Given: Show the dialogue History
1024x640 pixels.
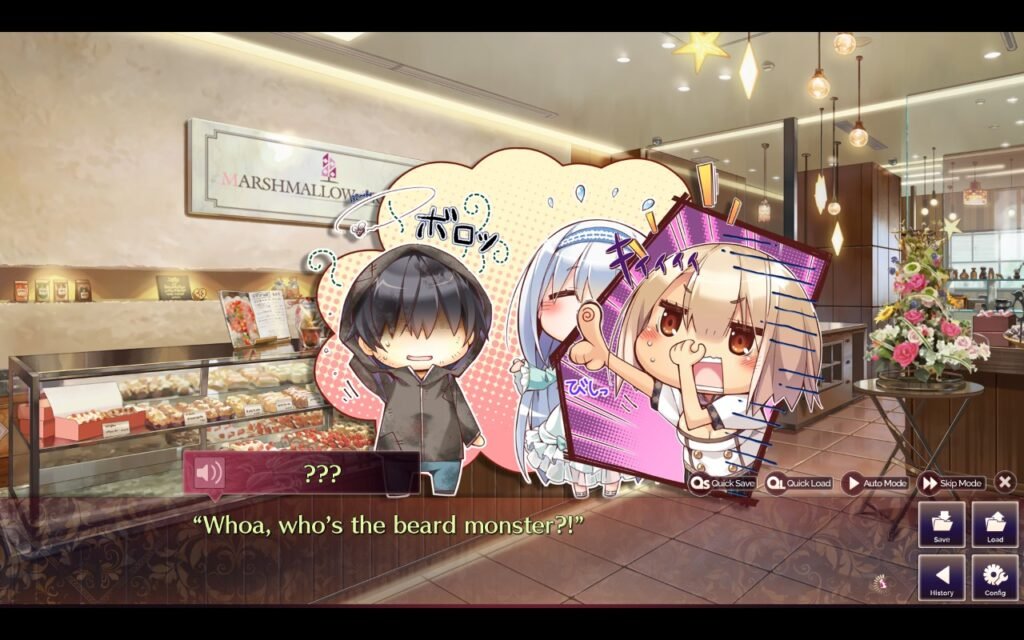Looking at the screenshot, I should (941, 577).
